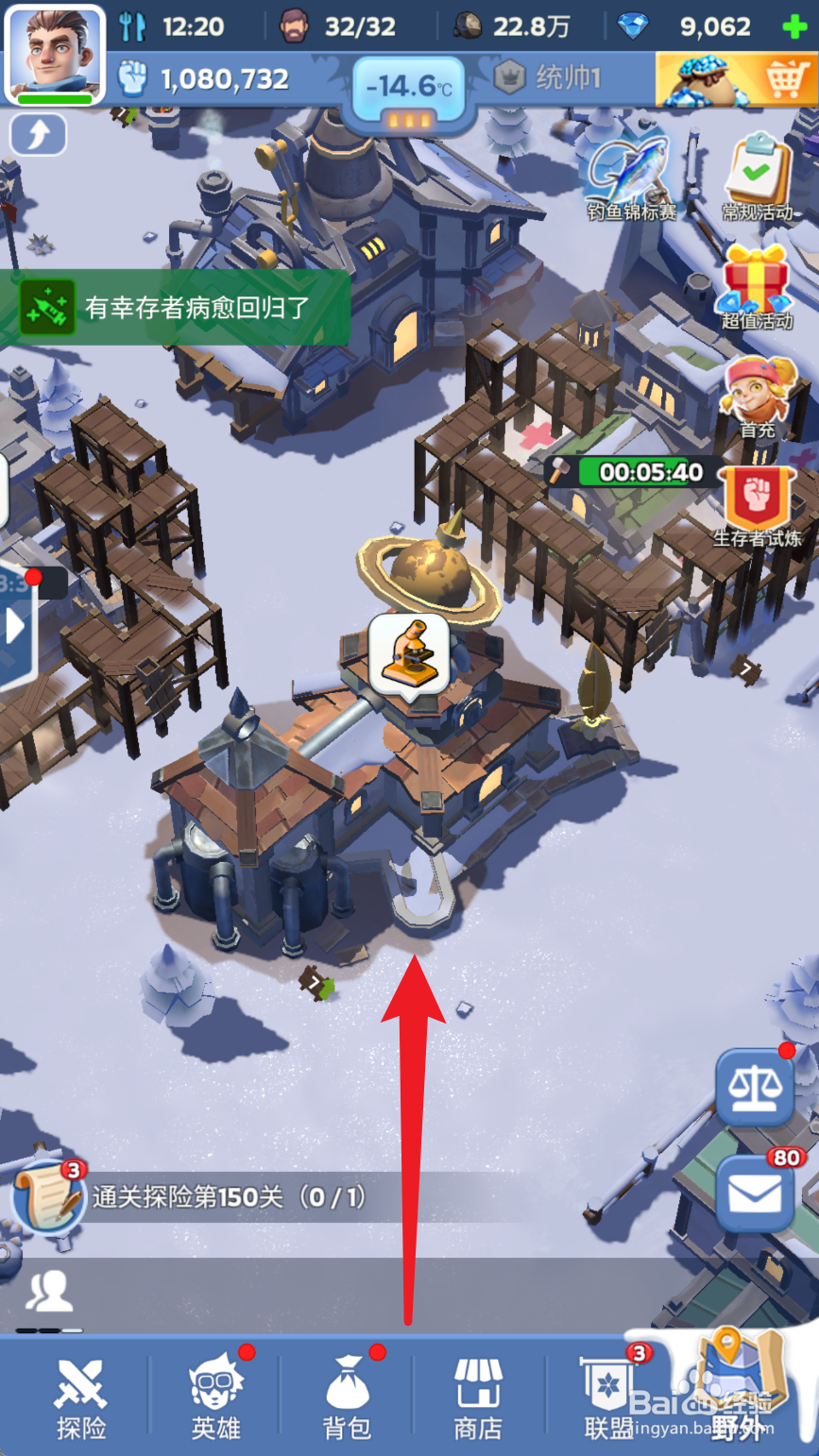Open 生存者试炼 survivor trial

(757, 505)
